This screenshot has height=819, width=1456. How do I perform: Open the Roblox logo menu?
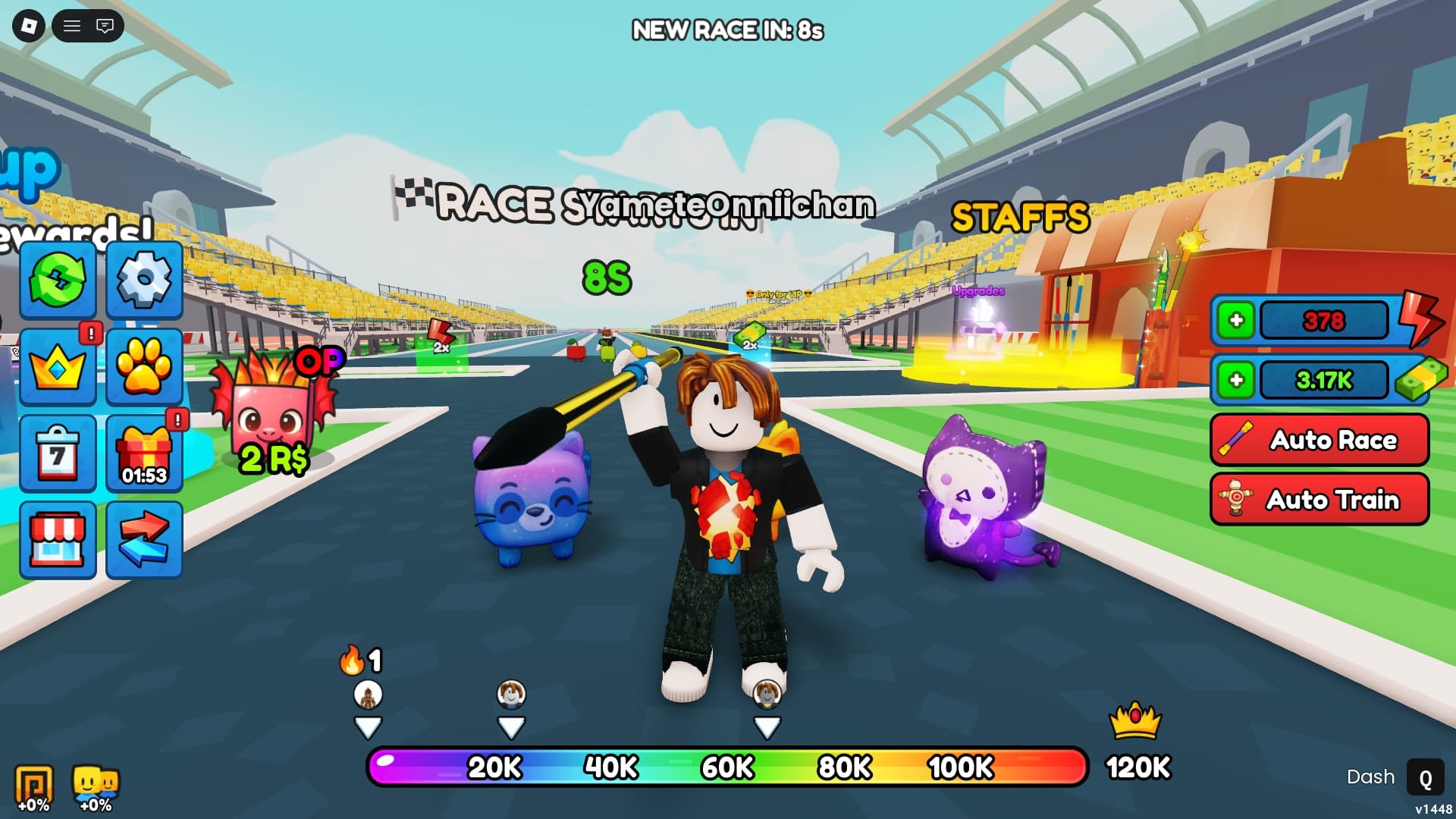[x=29, y=26]
